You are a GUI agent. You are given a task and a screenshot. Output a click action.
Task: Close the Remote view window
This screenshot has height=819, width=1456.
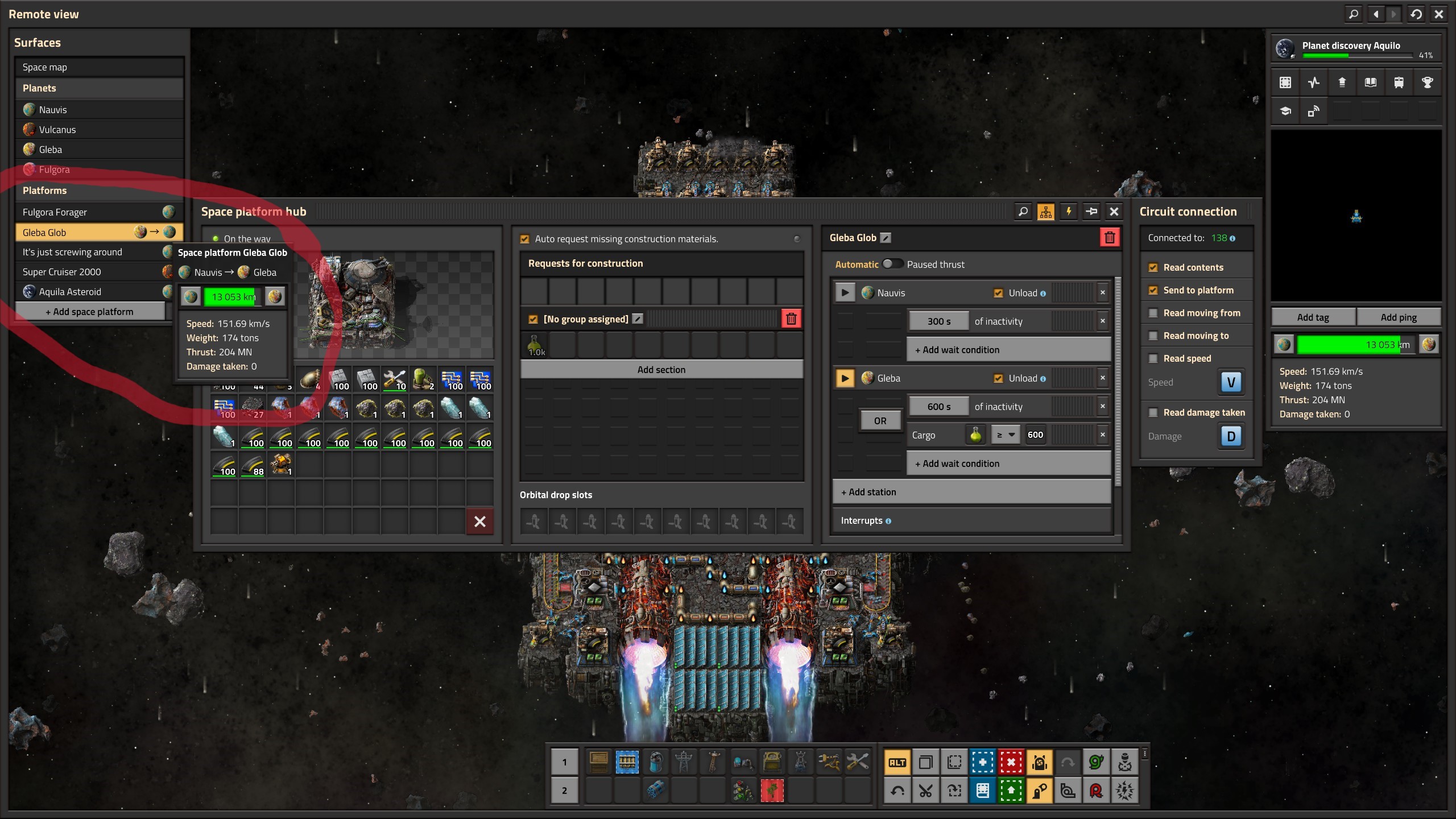click(1439, 14)
